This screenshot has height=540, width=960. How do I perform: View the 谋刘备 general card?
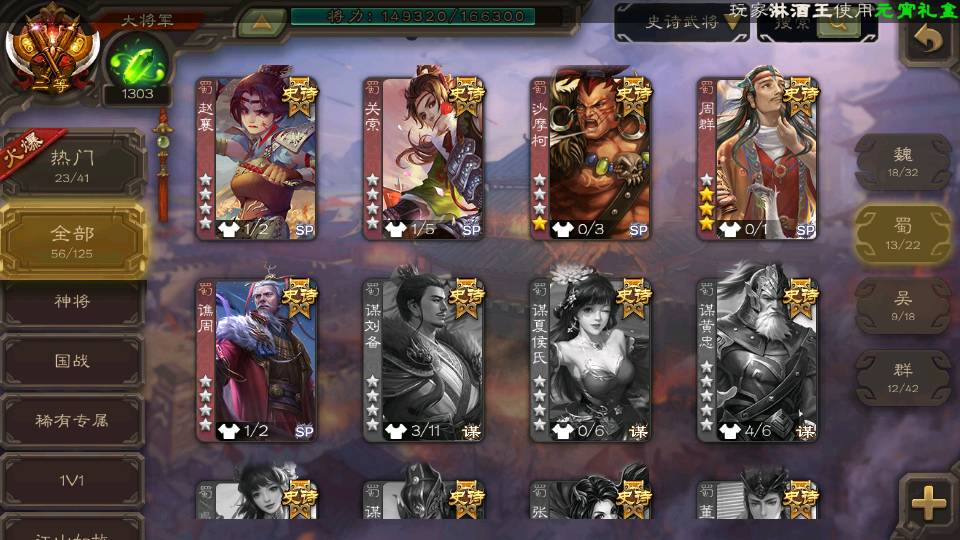424,360
